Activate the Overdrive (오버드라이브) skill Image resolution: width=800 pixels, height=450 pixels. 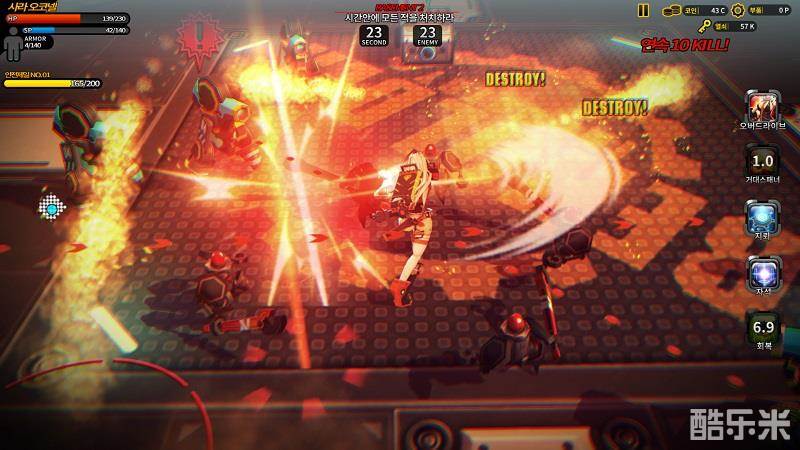(763, 106)
